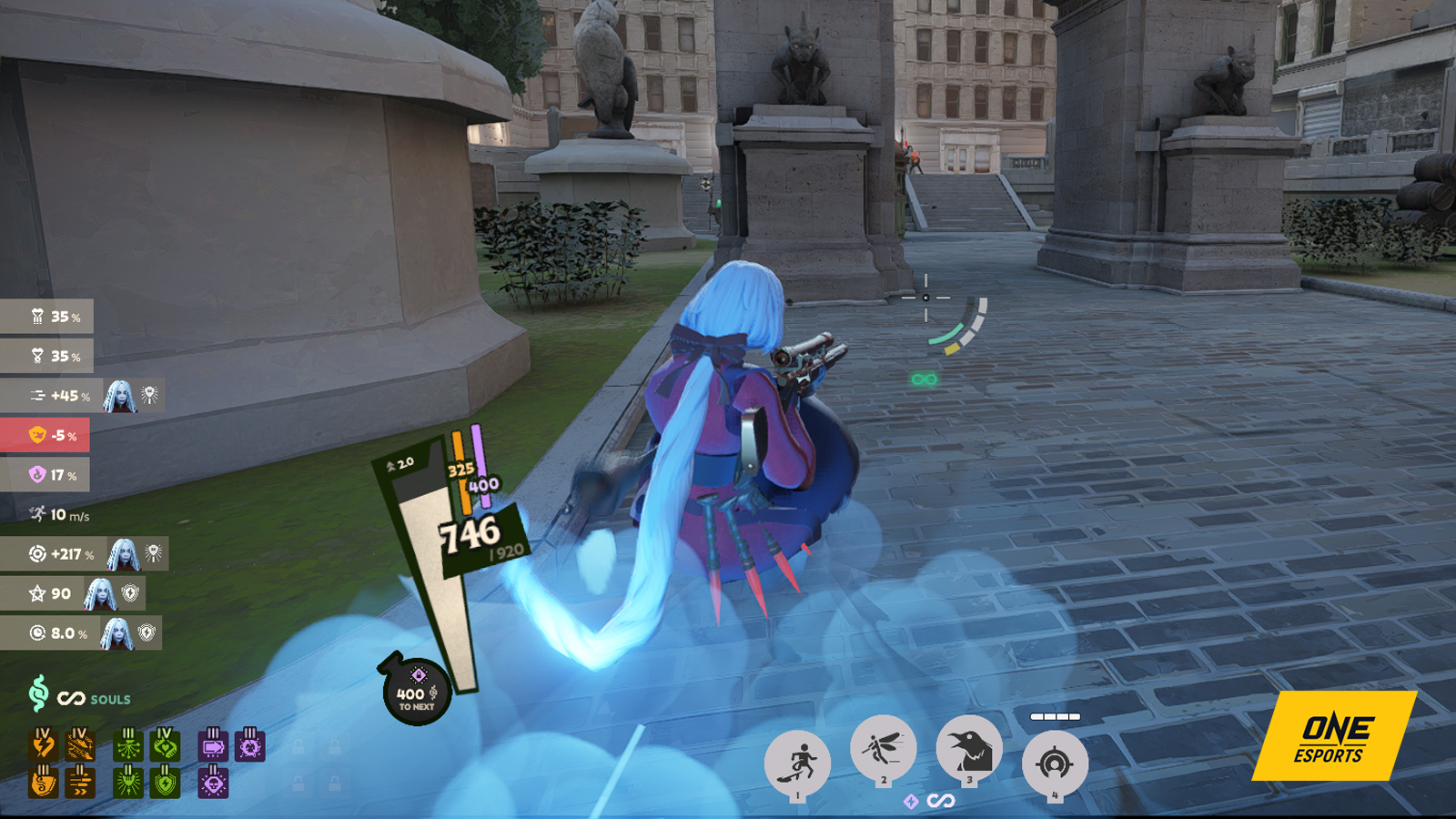Choose the purple splash ring item
The height and width of the screenshot is (819, 1456).
pos(250,745)
